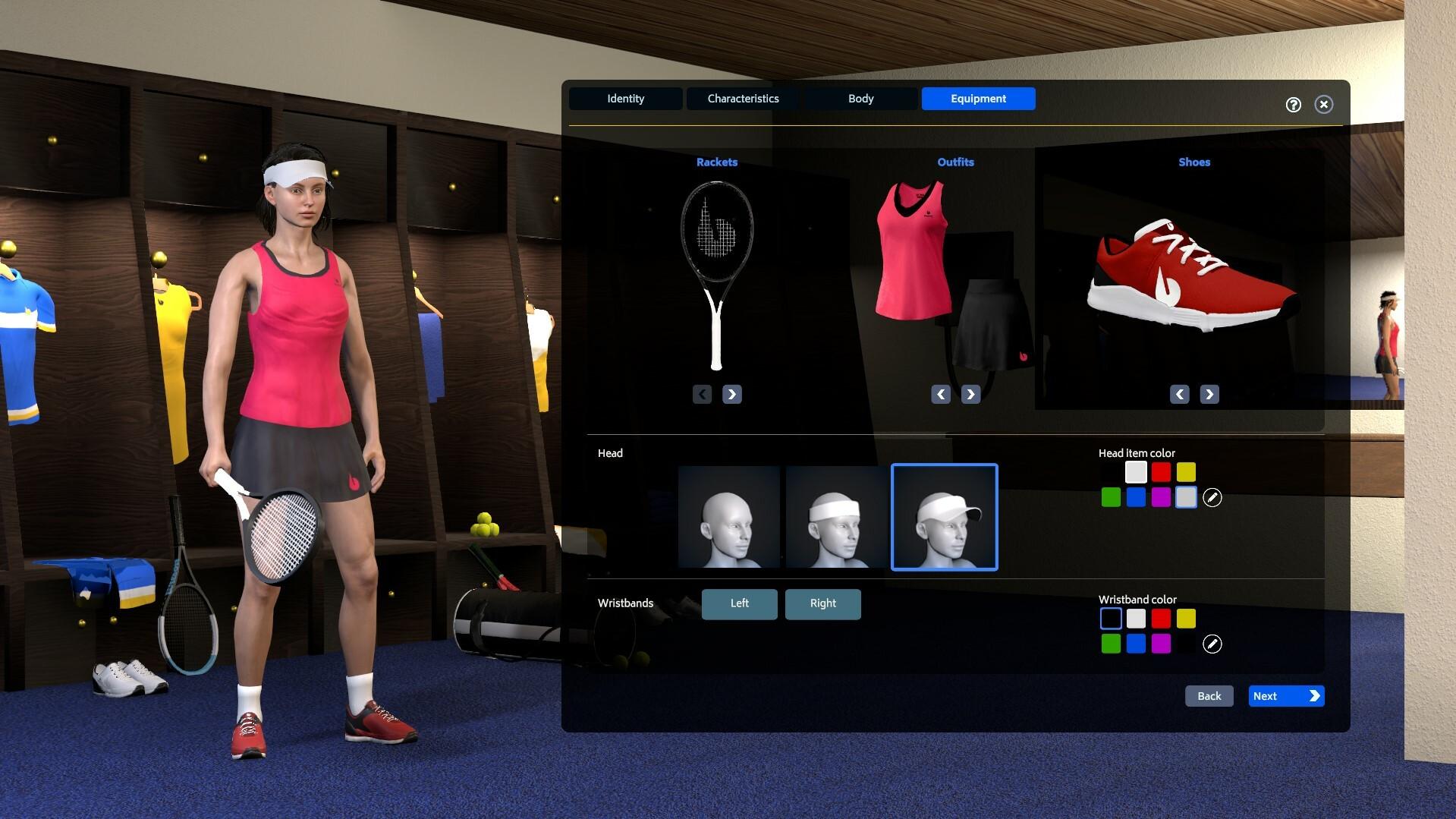Proceed with the Next button
Viewport: 1456px width, 819px height.
[1285, 695]
